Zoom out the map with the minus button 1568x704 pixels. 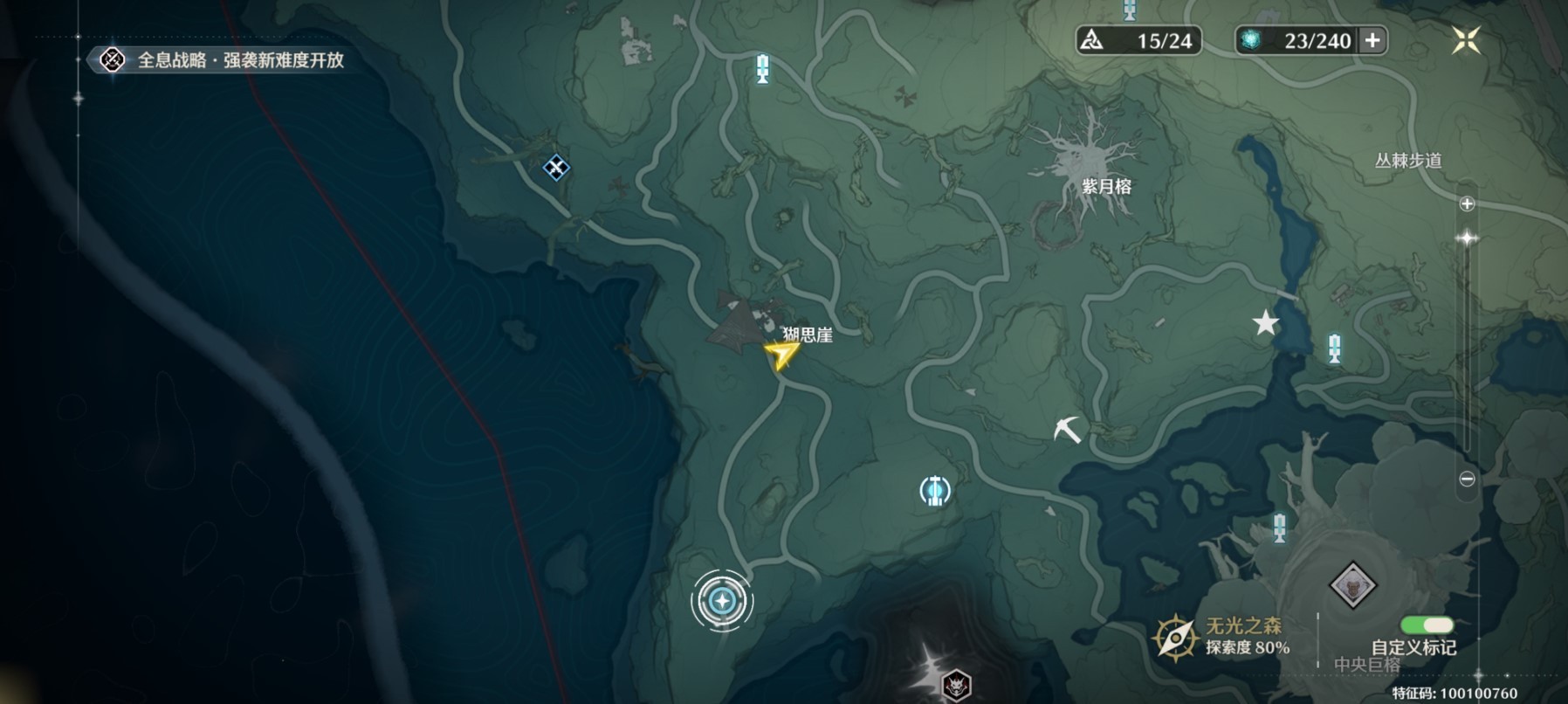[1467, 479]
